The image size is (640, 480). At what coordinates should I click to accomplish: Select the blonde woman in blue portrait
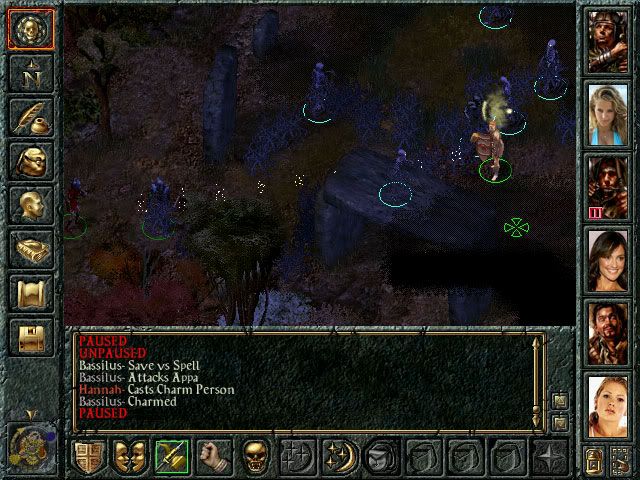(x=607, y=111)
